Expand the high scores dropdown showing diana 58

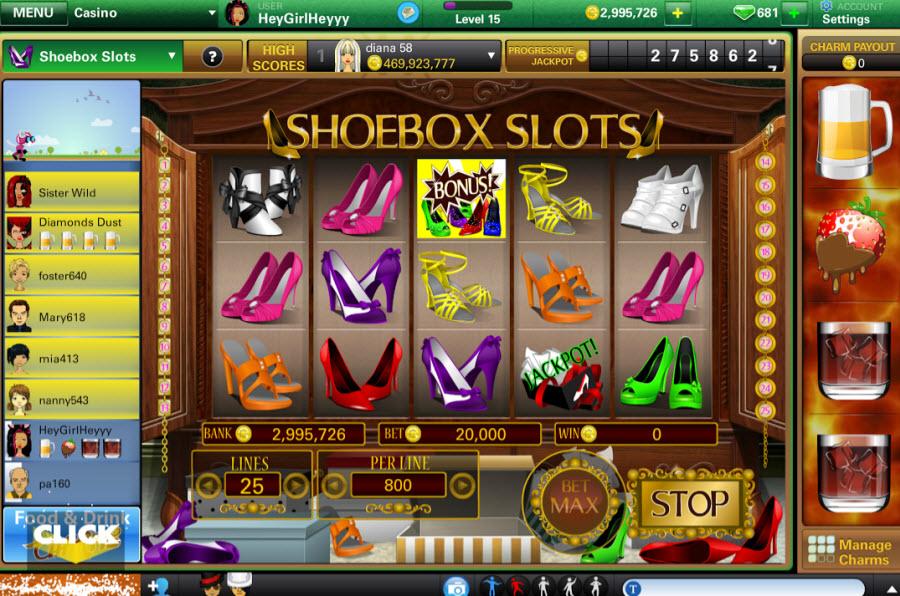click(x=491, y=56)
